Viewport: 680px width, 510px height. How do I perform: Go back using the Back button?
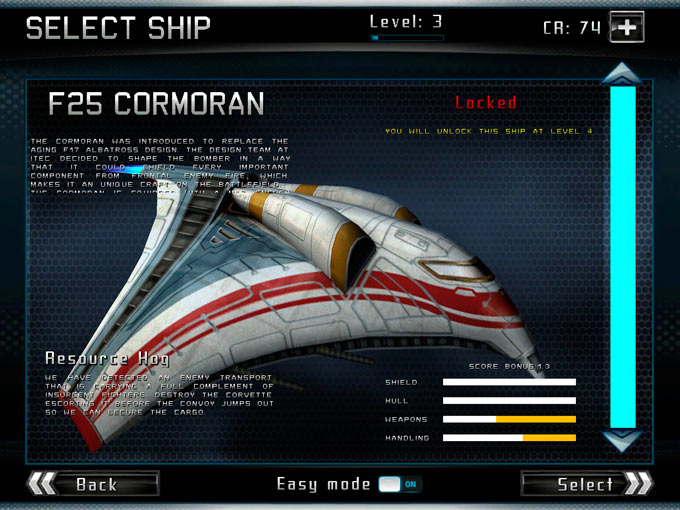[93, 484]
